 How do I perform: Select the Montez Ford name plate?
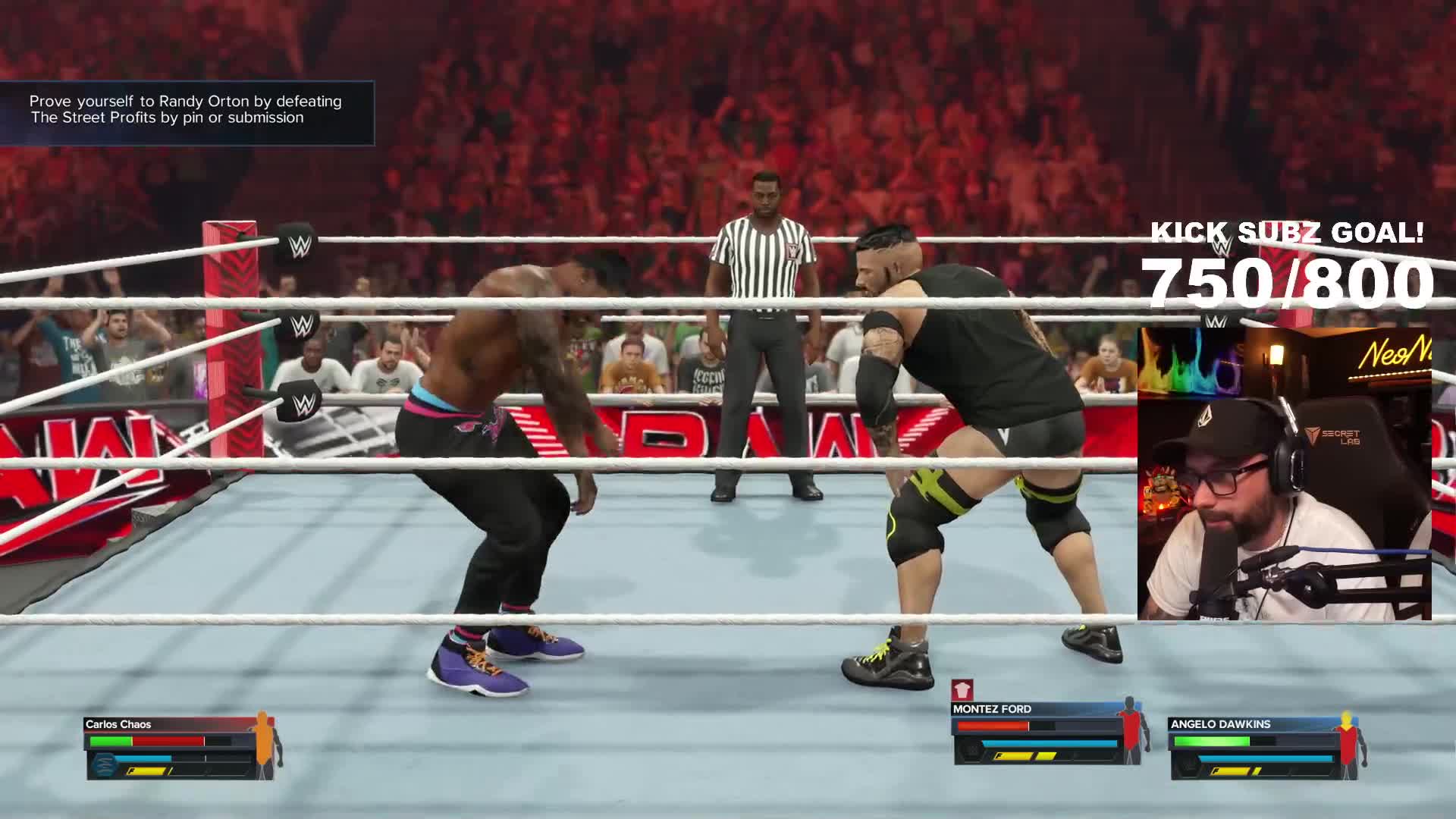pos(992,709)
